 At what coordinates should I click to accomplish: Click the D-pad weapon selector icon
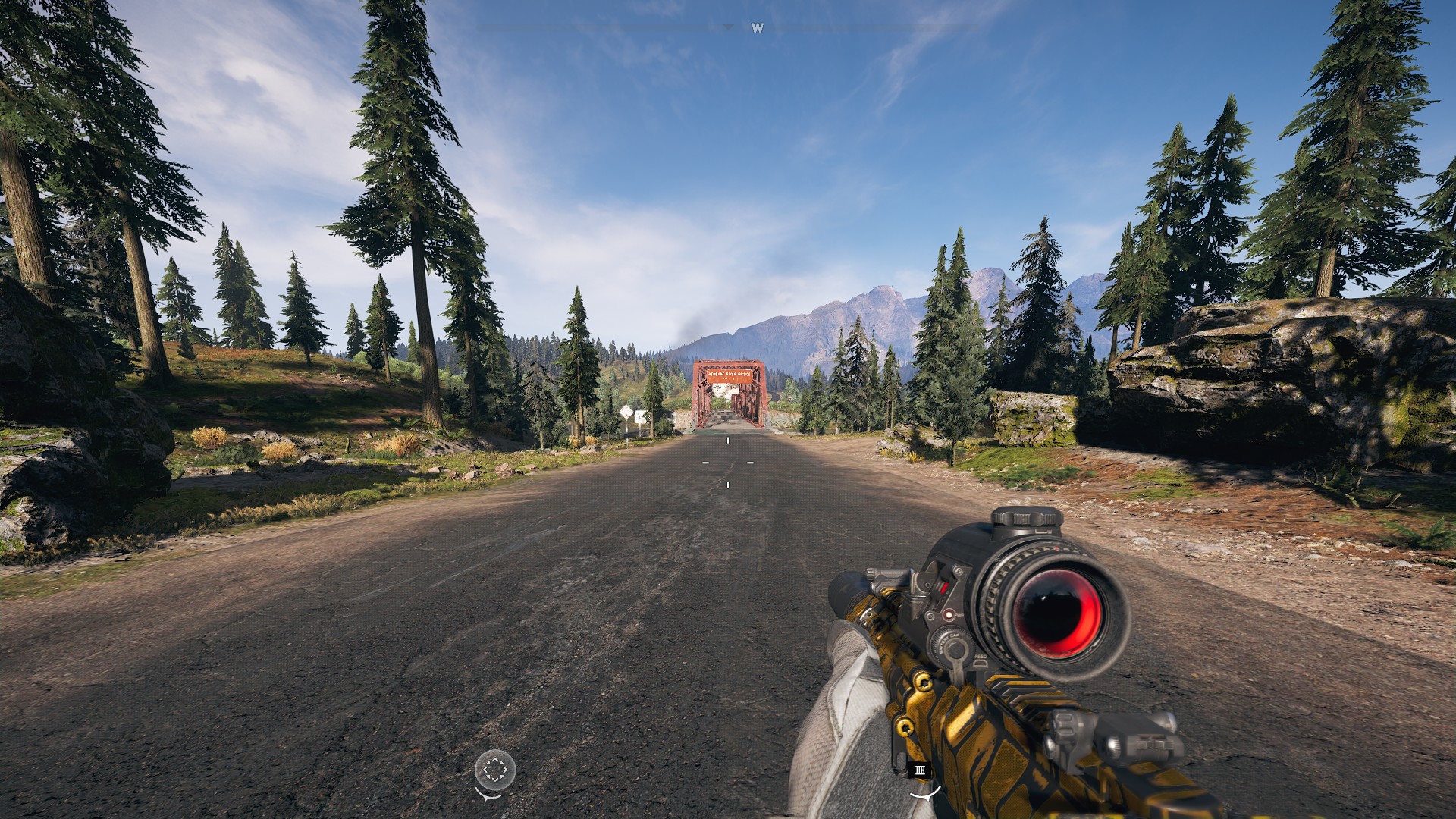(x=494, y=768)
